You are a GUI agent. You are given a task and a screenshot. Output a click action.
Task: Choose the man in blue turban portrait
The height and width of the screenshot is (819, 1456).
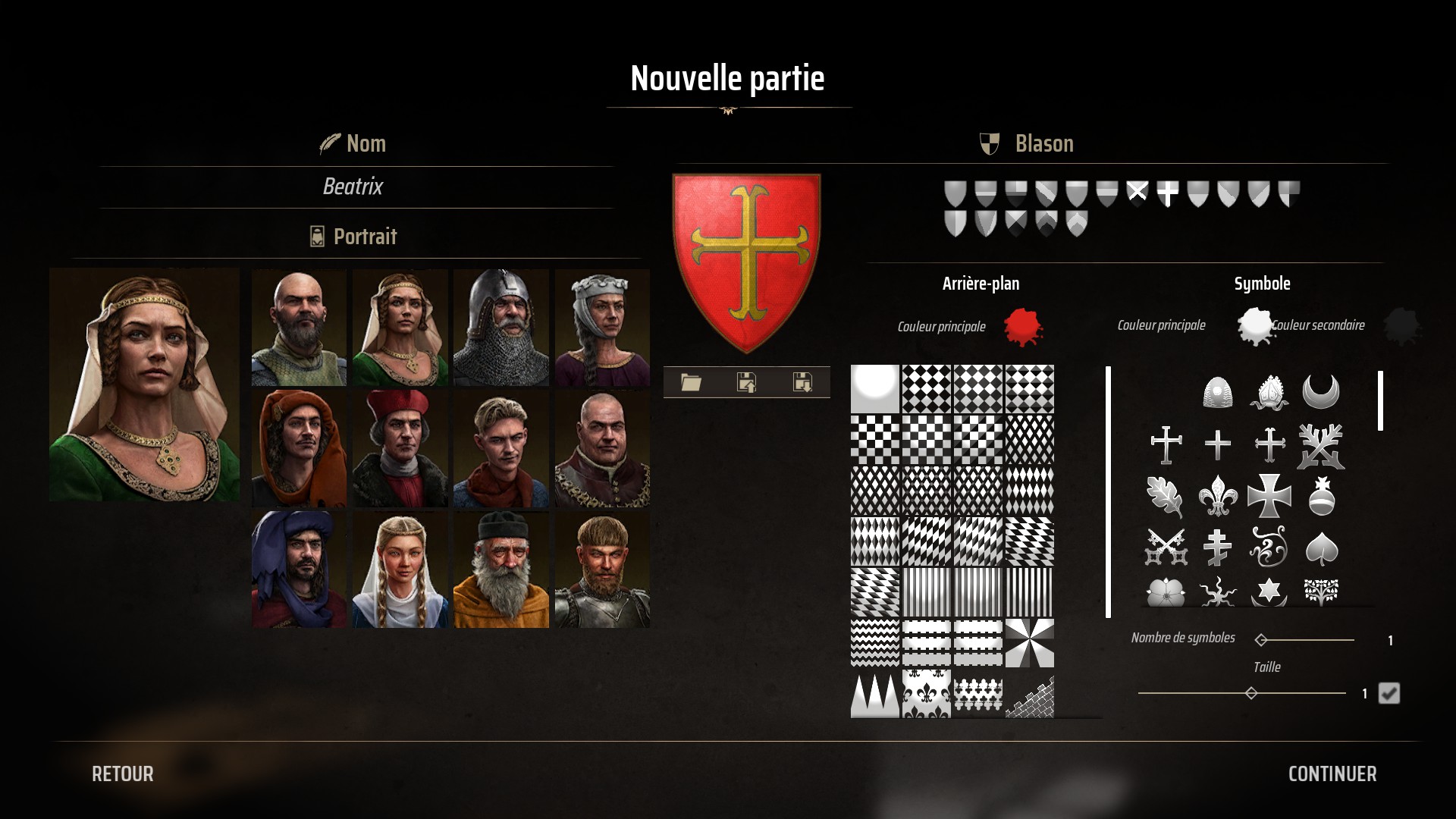(x=299, y=570)
